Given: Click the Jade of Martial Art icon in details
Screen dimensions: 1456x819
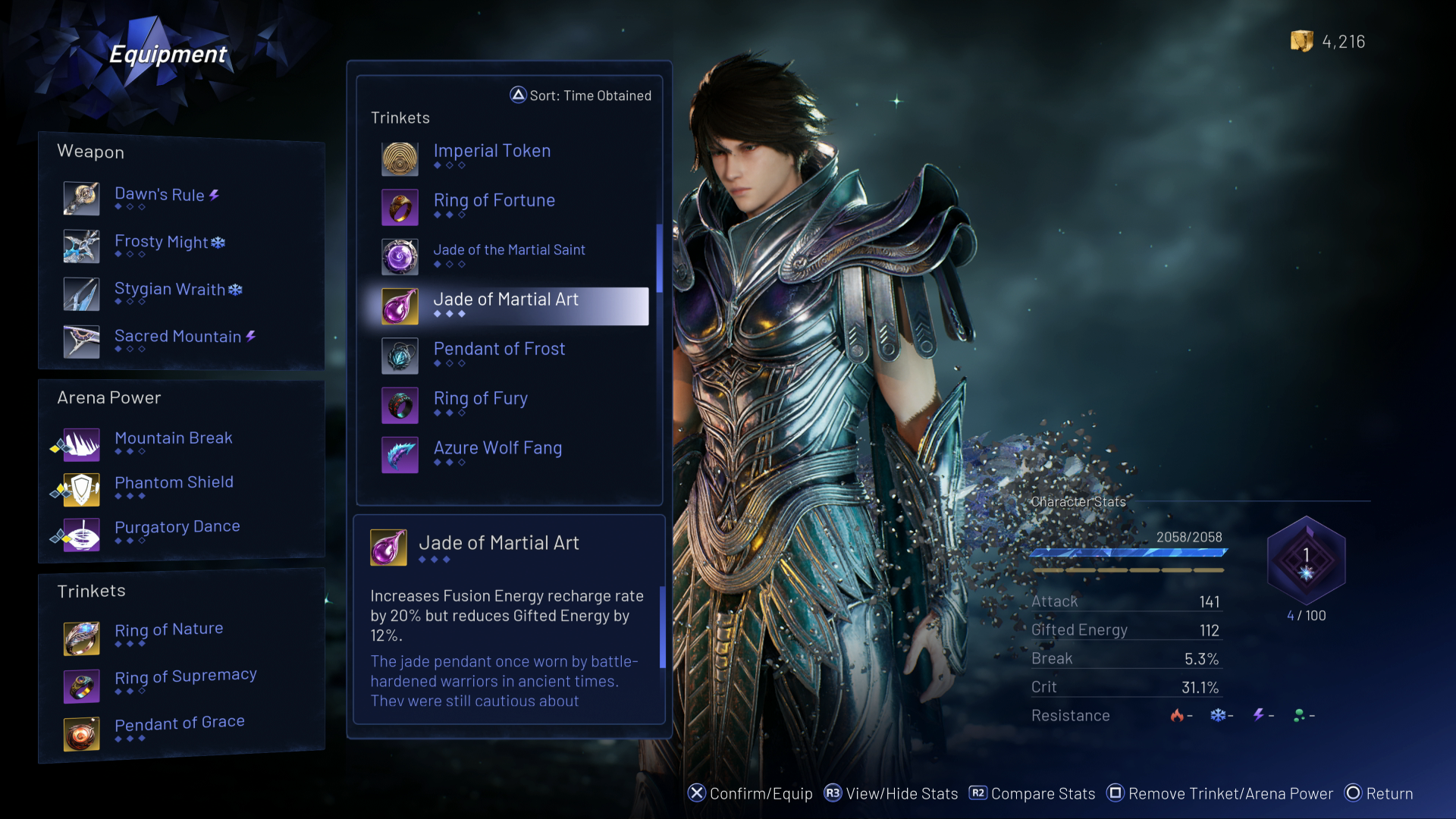Looking at the screenshot, I should [x=388, y=548].
